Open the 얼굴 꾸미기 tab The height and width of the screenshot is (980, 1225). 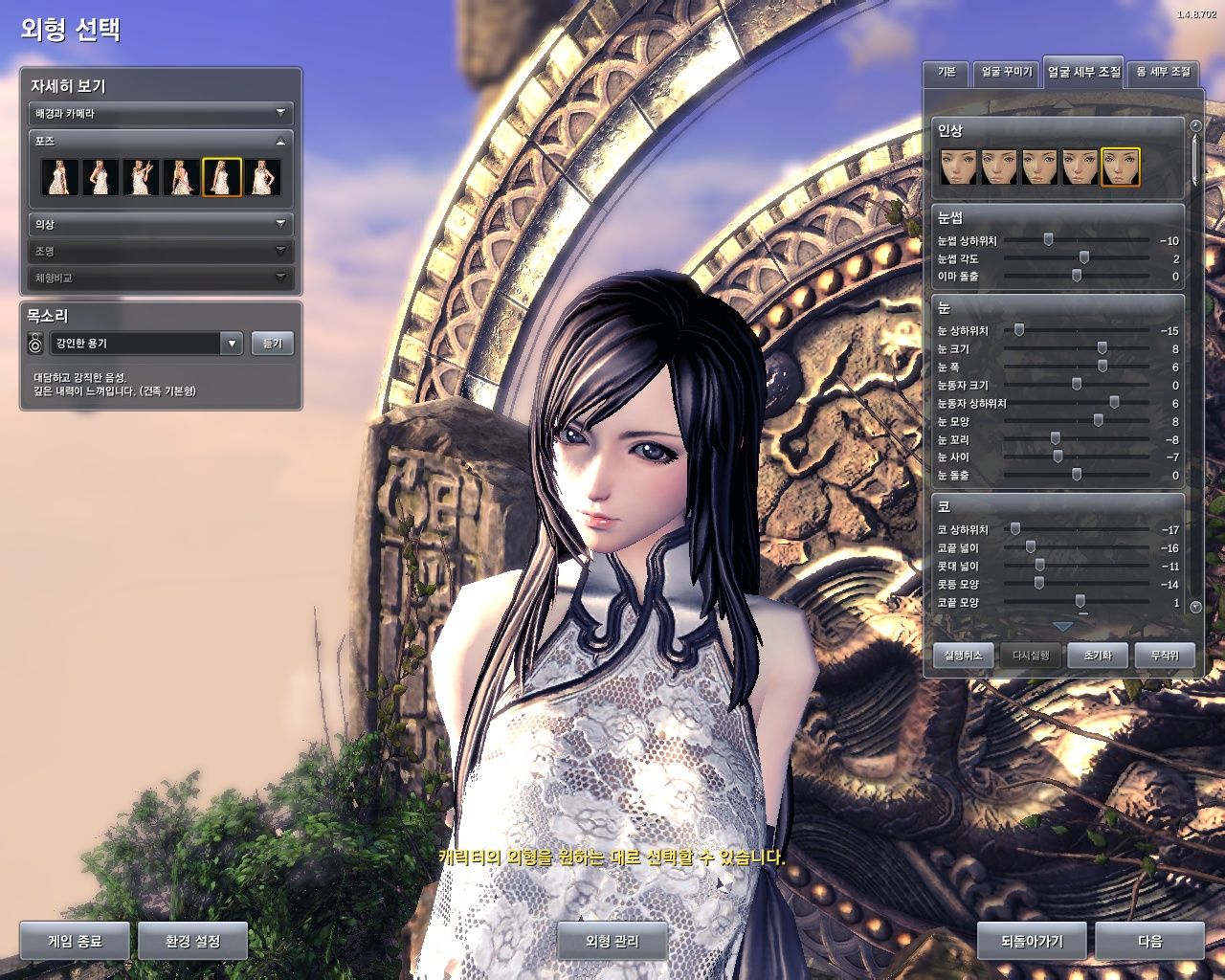click(x=1006, y=73)
